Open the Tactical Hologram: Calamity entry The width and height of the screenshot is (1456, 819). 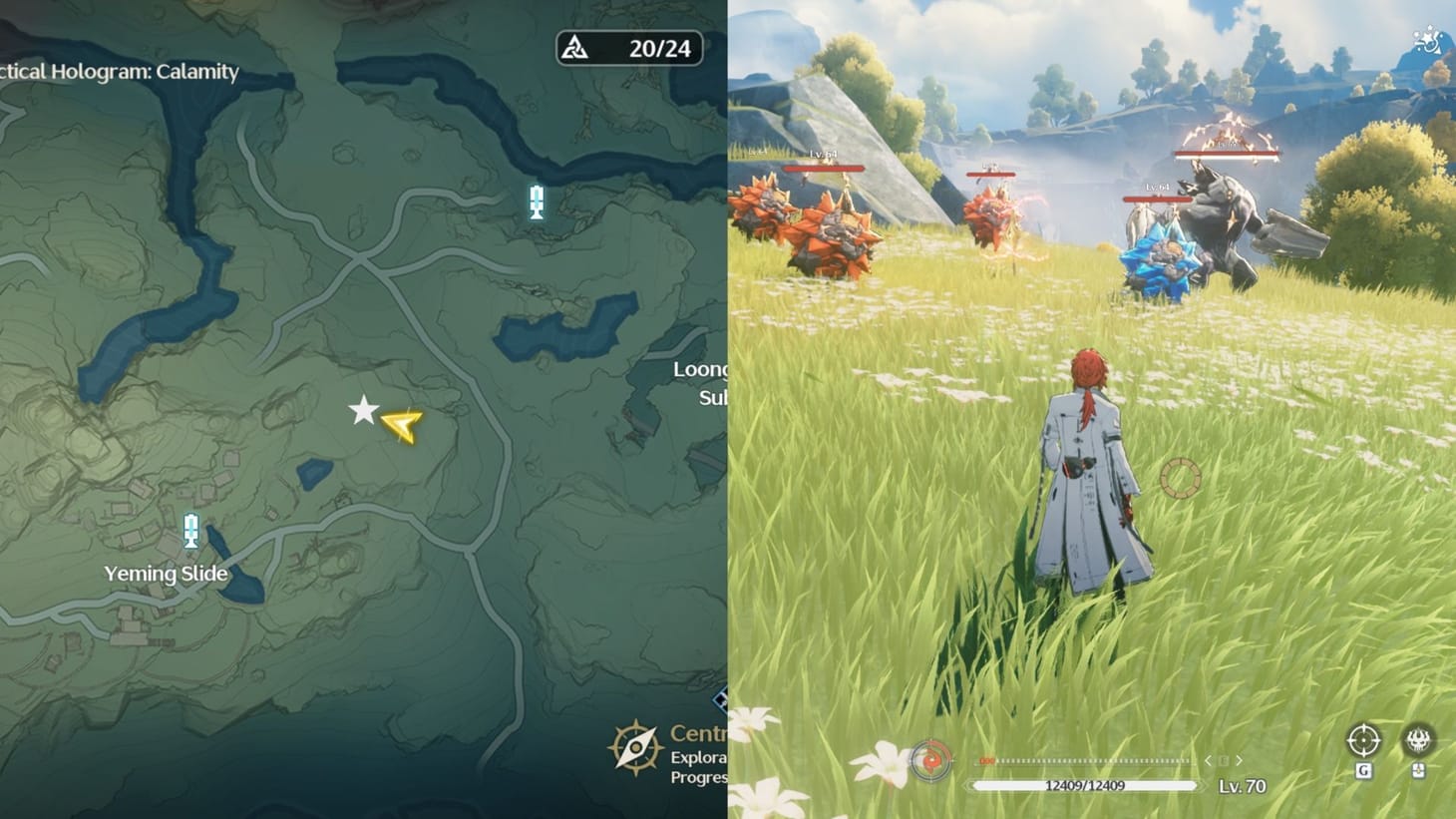(x=118, y=72)
